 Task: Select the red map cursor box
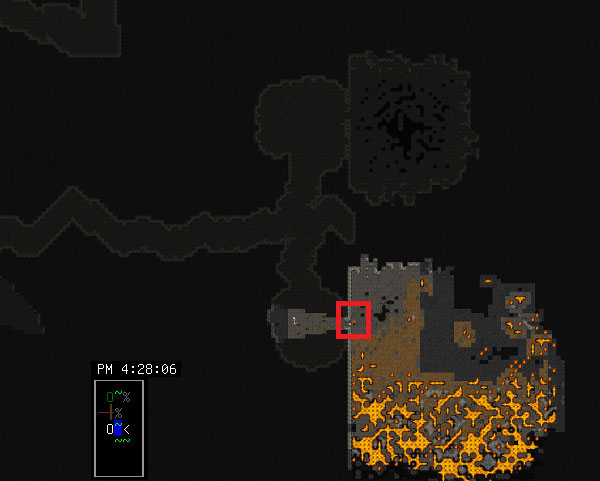pyautogui.click(x=354, y=319)
